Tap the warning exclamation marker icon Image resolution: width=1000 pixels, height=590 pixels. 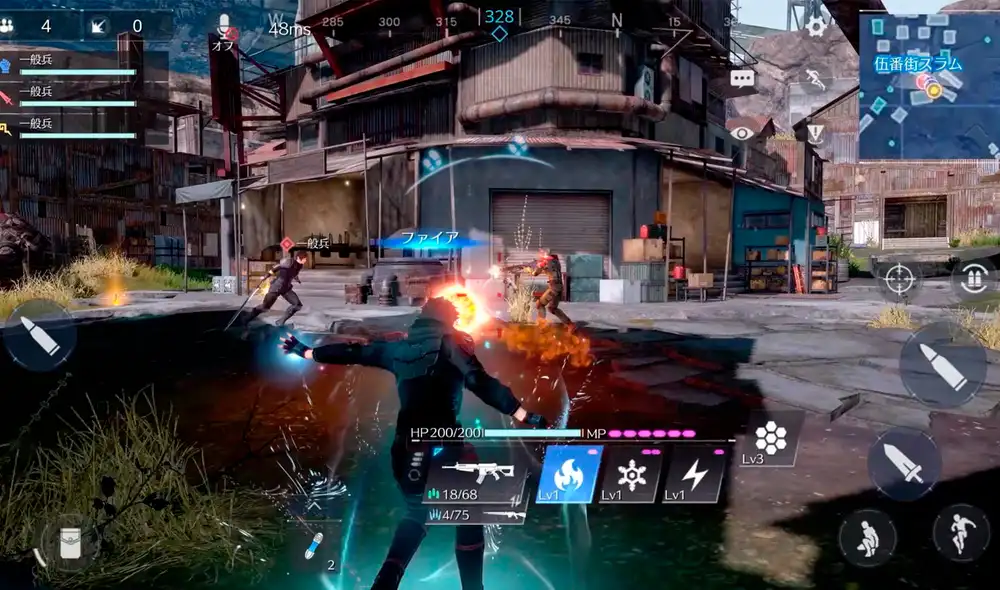click(x=816, y=133)
